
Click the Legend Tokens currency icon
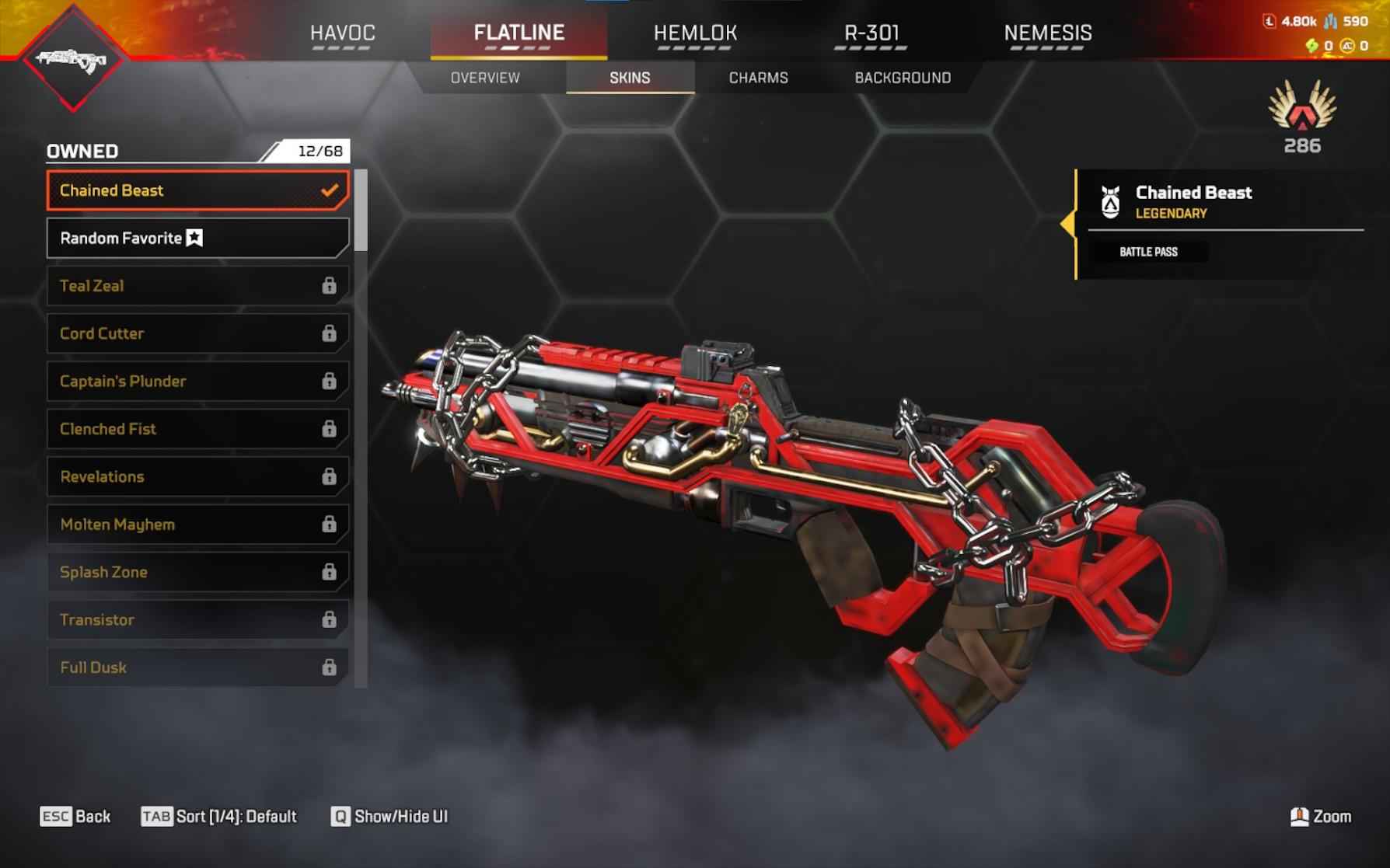(x=1270, y=23)
